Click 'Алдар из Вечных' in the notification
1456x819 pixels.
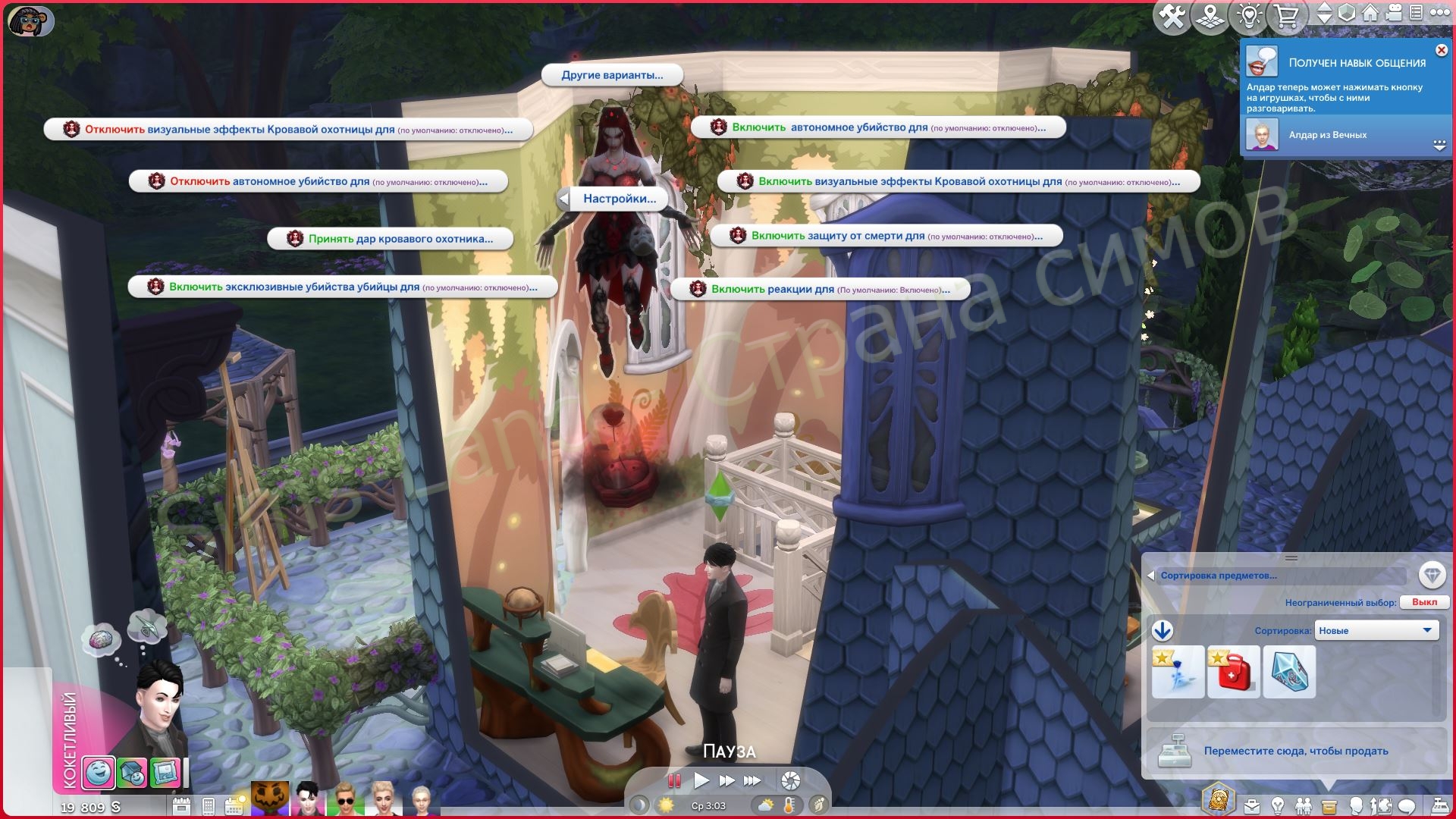coord(1326,135)
